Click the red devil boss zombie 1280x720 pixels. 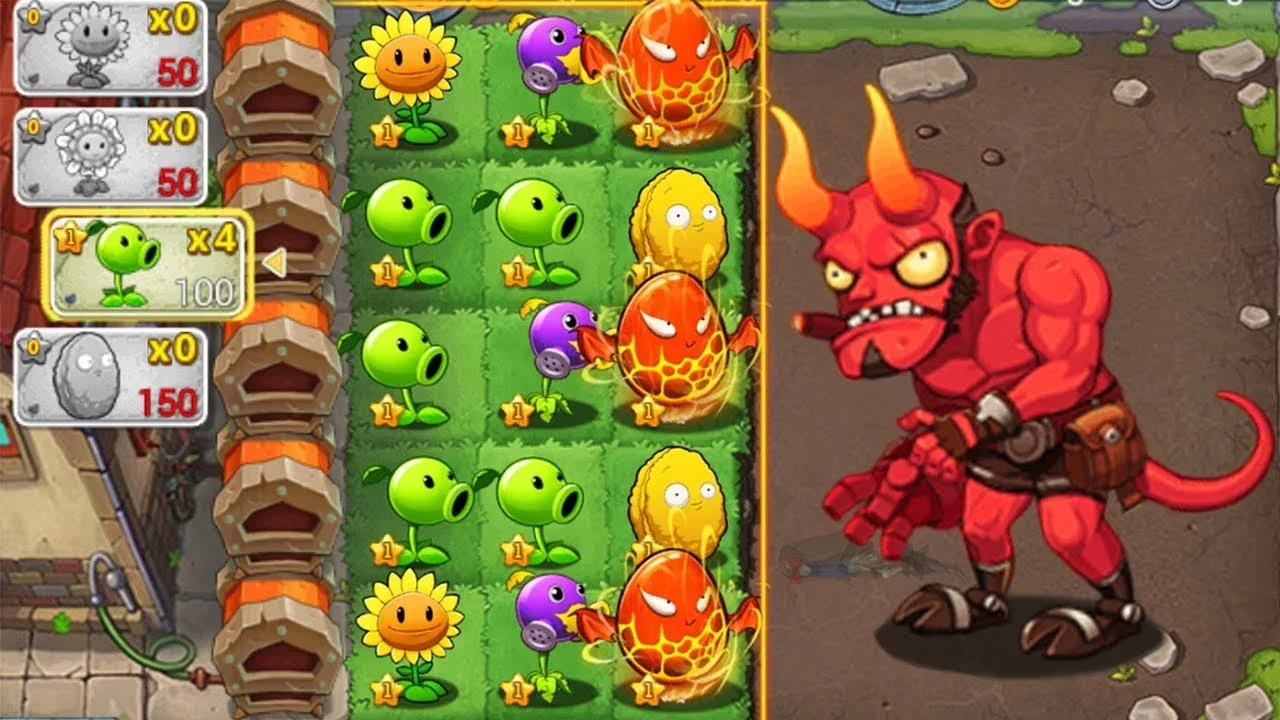990,400
